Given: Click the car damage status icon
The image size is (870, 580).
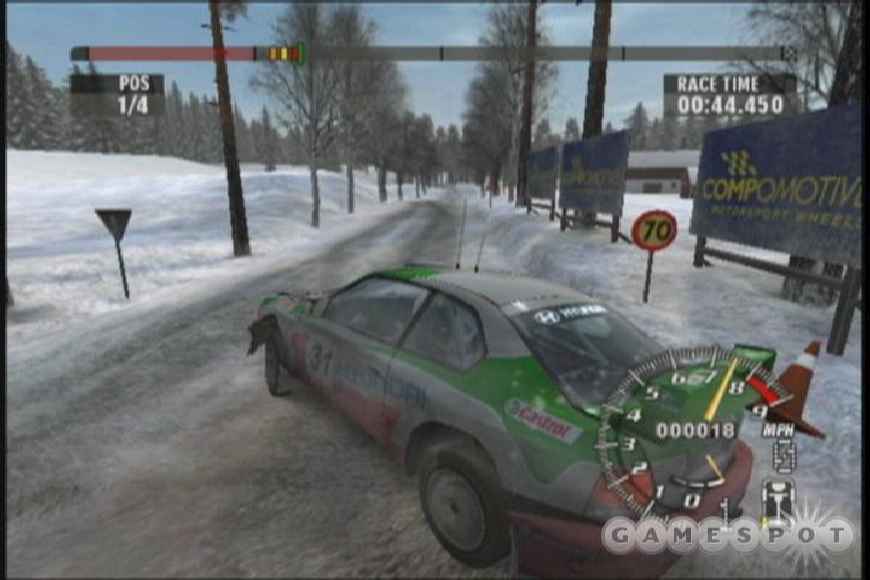Looking at the screenshot, I should 779,496.
